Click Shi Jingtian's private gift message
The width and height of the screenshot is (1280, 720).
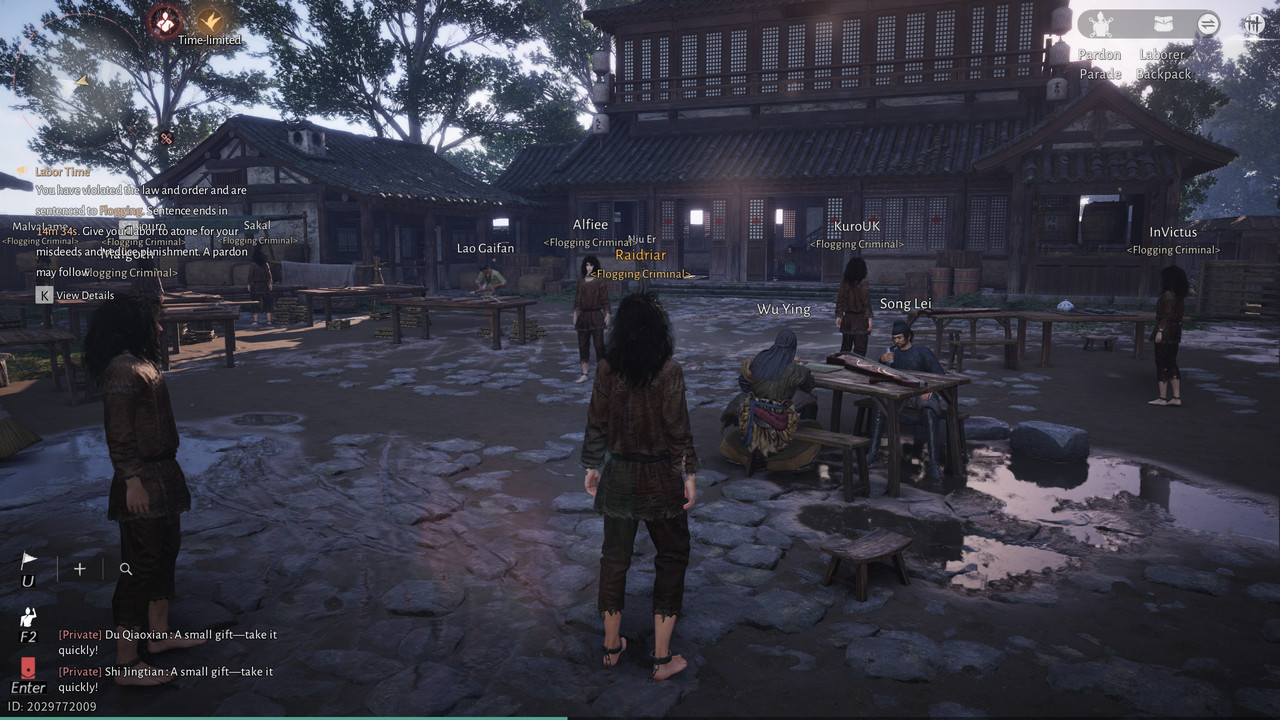click(x=165, y=679)
